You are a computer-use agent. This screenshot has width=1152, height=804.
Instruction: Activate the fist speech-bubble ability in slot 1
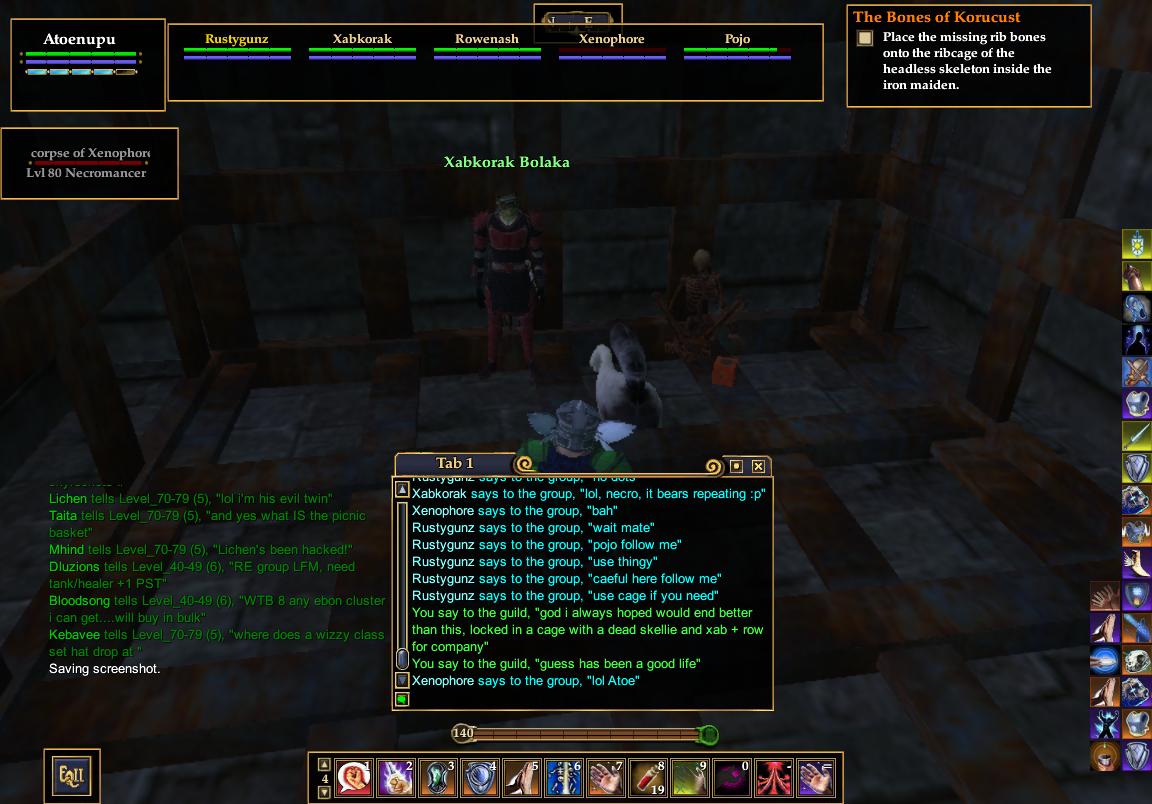point(354,777)
